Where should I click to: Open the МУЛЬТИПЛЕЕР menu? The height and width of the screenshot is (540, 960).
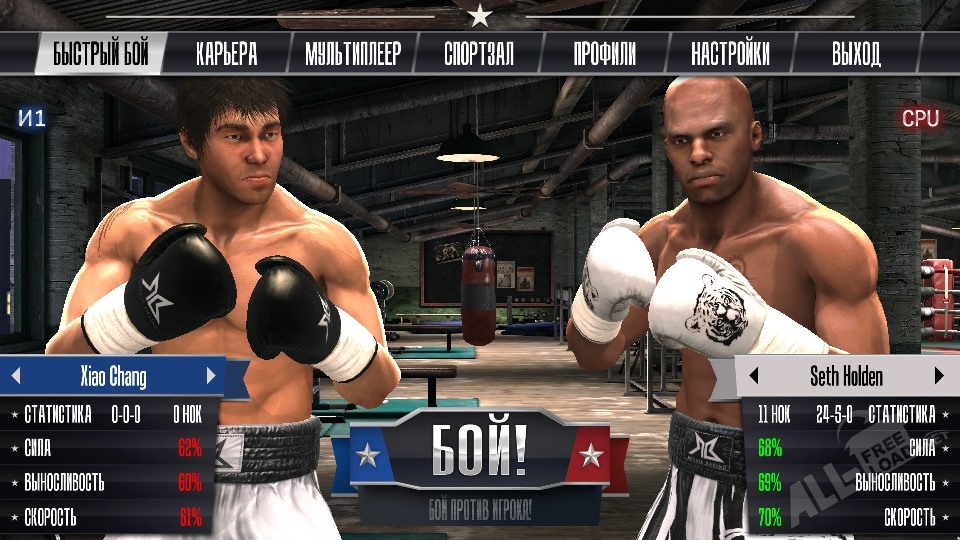pos(352,54)
